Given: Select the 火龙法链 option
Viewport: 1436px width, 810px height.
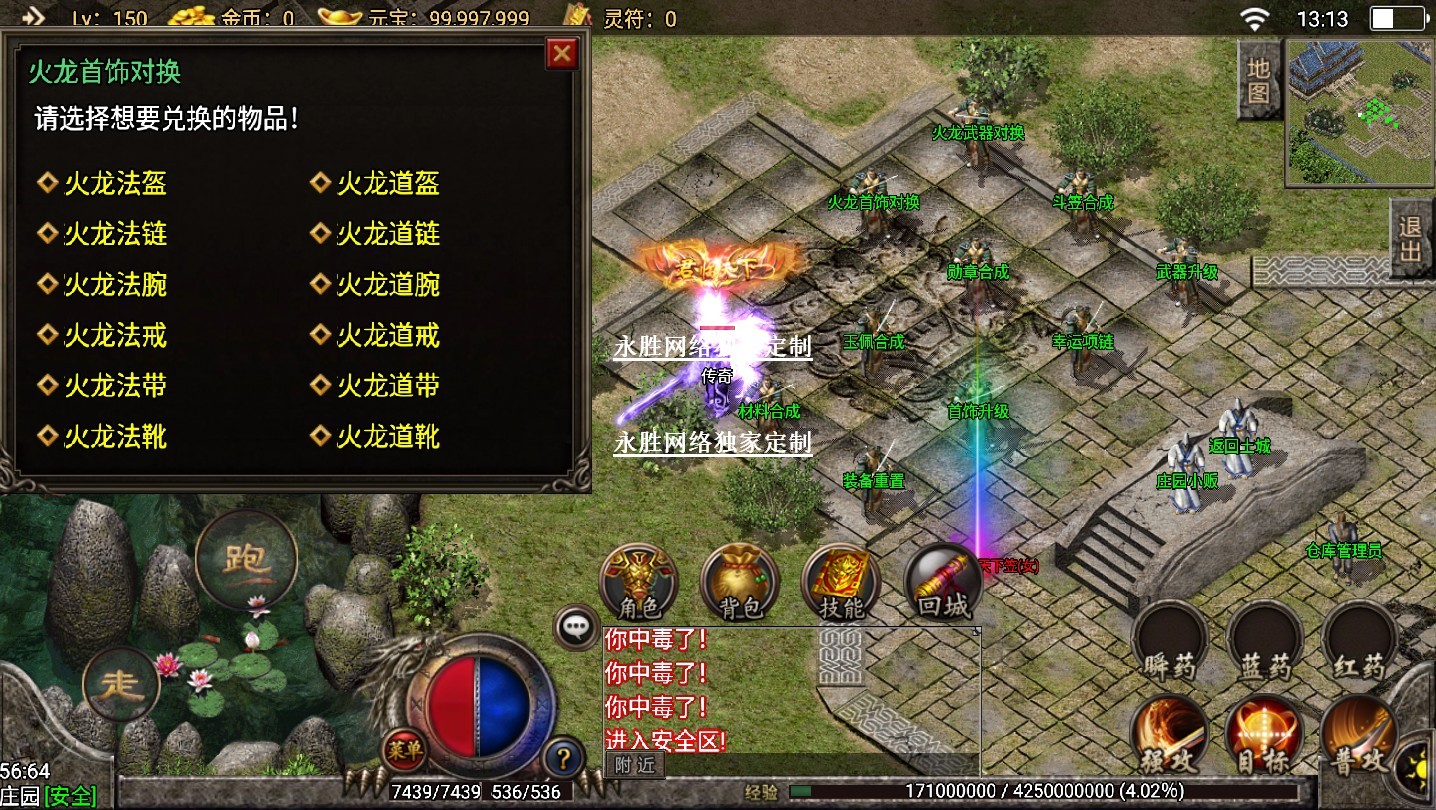Looking at the screenshot, I should pyautogui.click(x=115, y=234).
